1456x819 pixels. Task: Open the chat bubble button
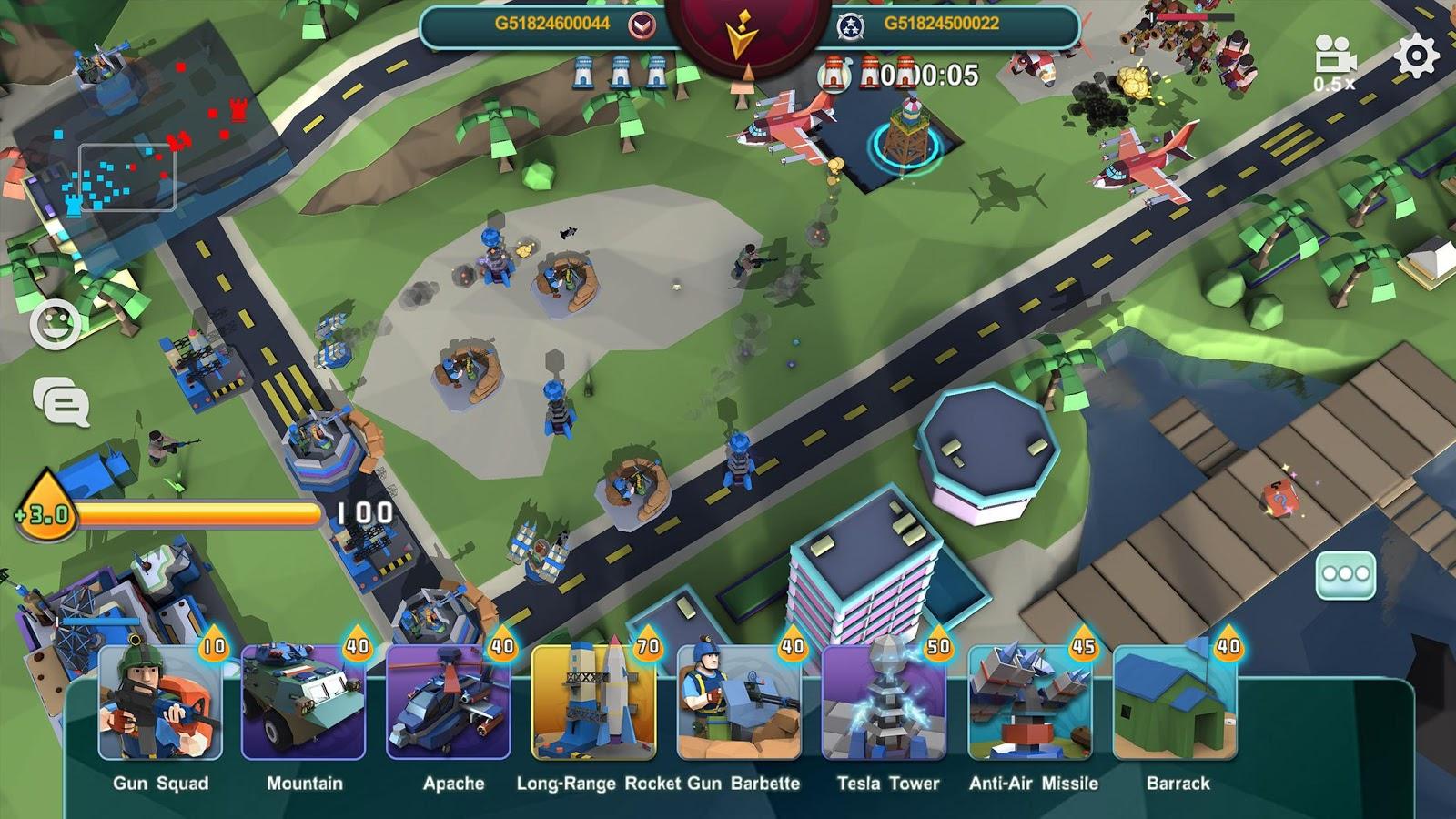pyautogui.click(x=62, y=401)
